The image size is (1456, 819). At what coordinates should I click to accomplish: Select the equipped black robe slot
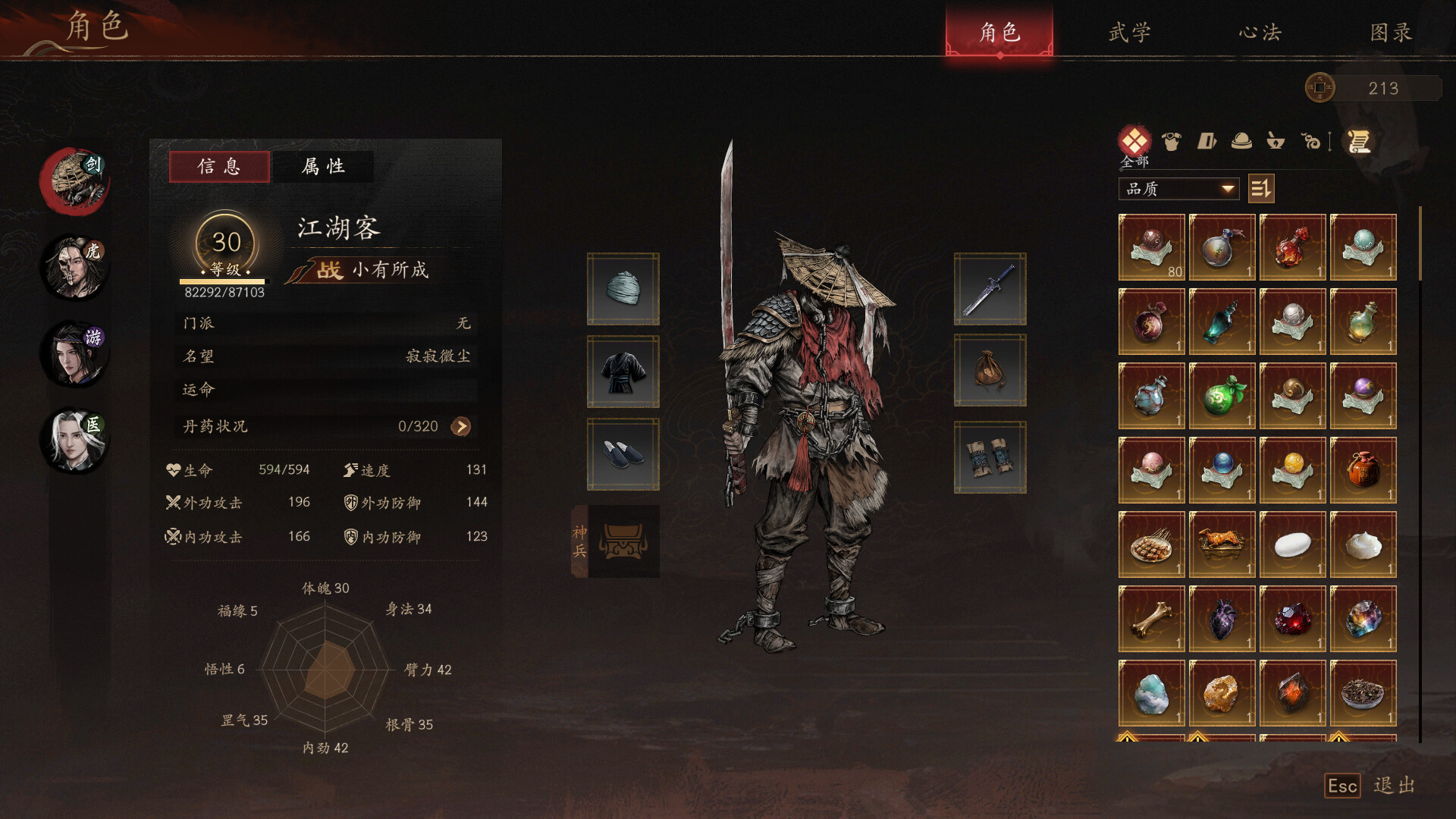(x=623, y=372)
